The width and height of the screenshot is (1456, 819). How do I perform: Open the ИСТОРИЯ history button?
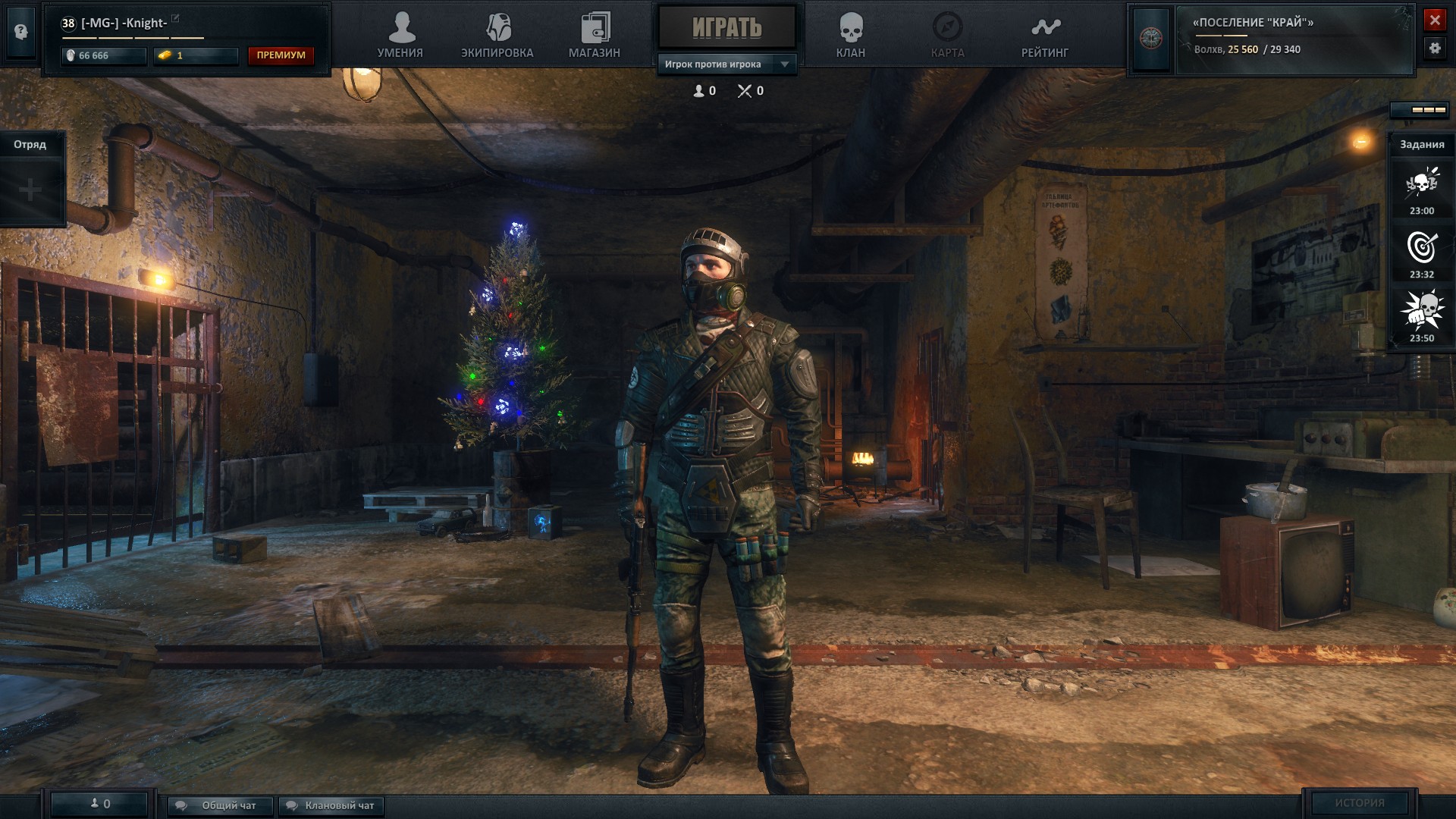pos(1360,802)
